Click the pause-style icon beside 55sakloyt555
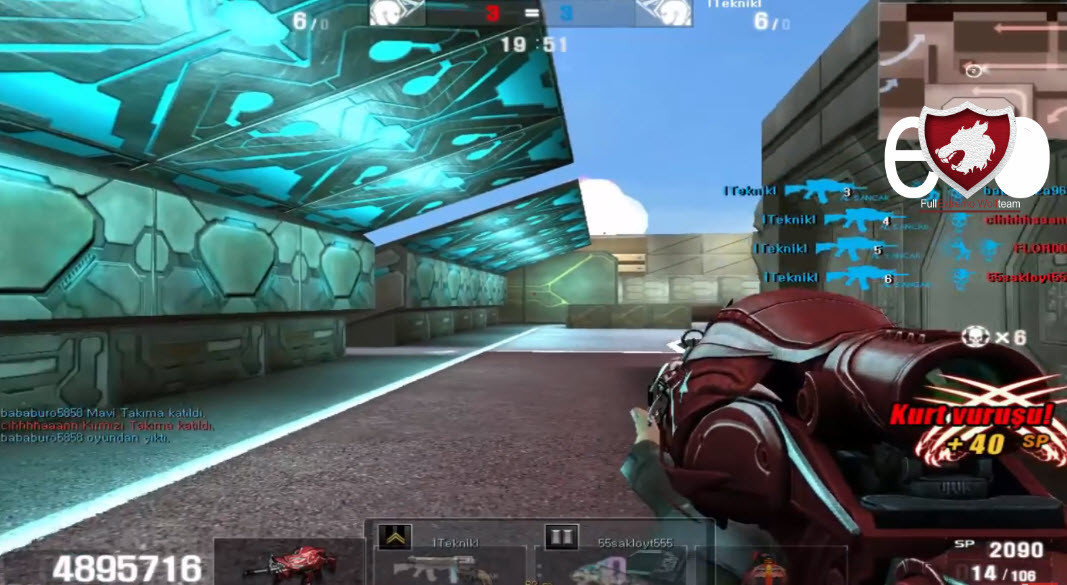 560,538
